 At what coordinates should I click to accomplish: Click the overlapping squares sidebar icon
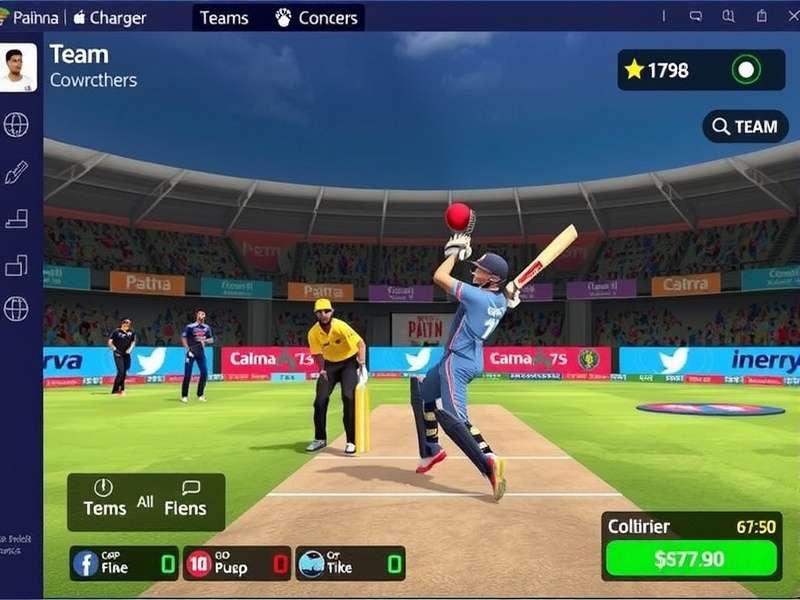click(x=16, y=265)
